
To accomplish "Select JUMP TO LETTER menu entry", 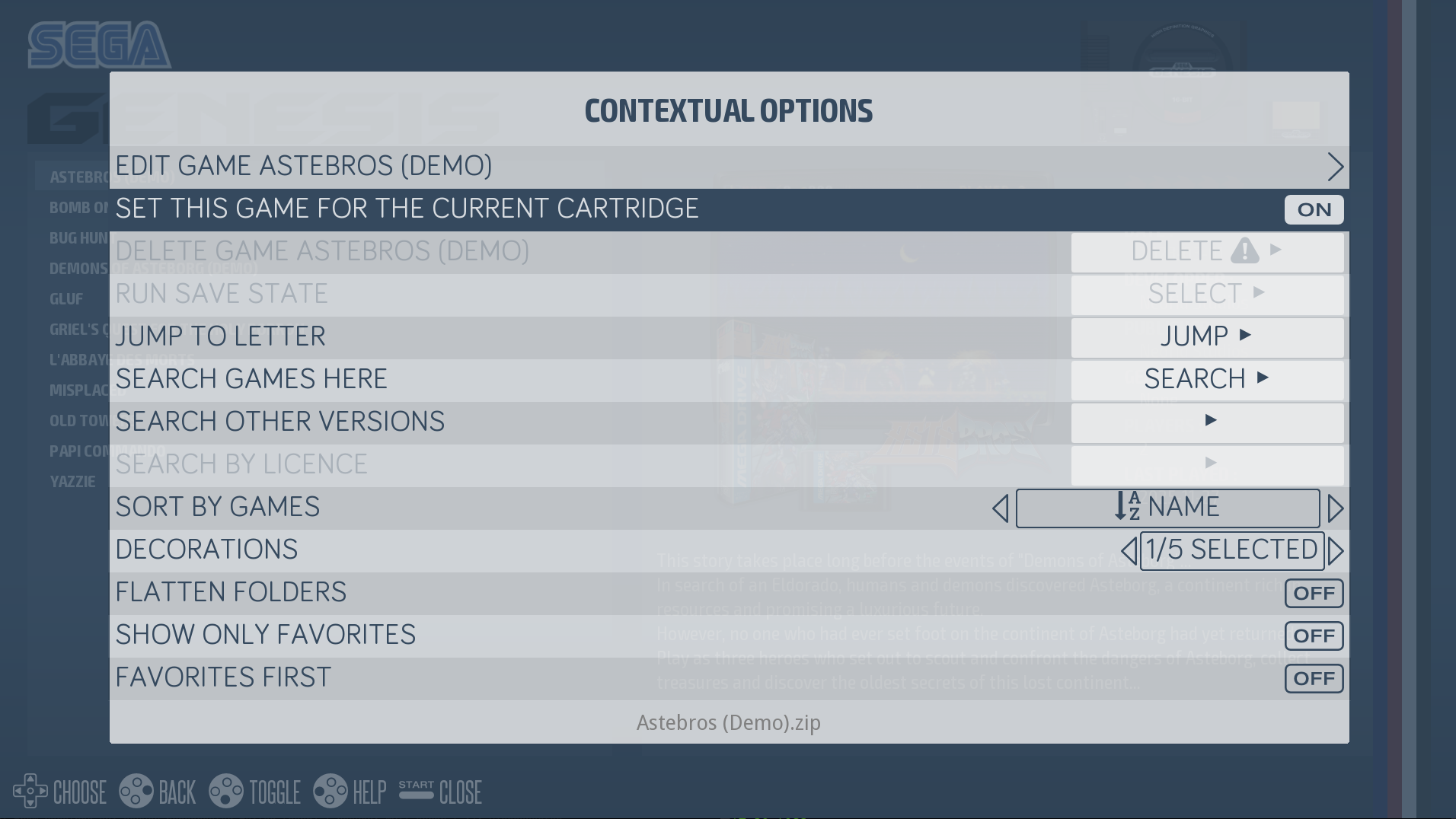I will coord(220,336).
